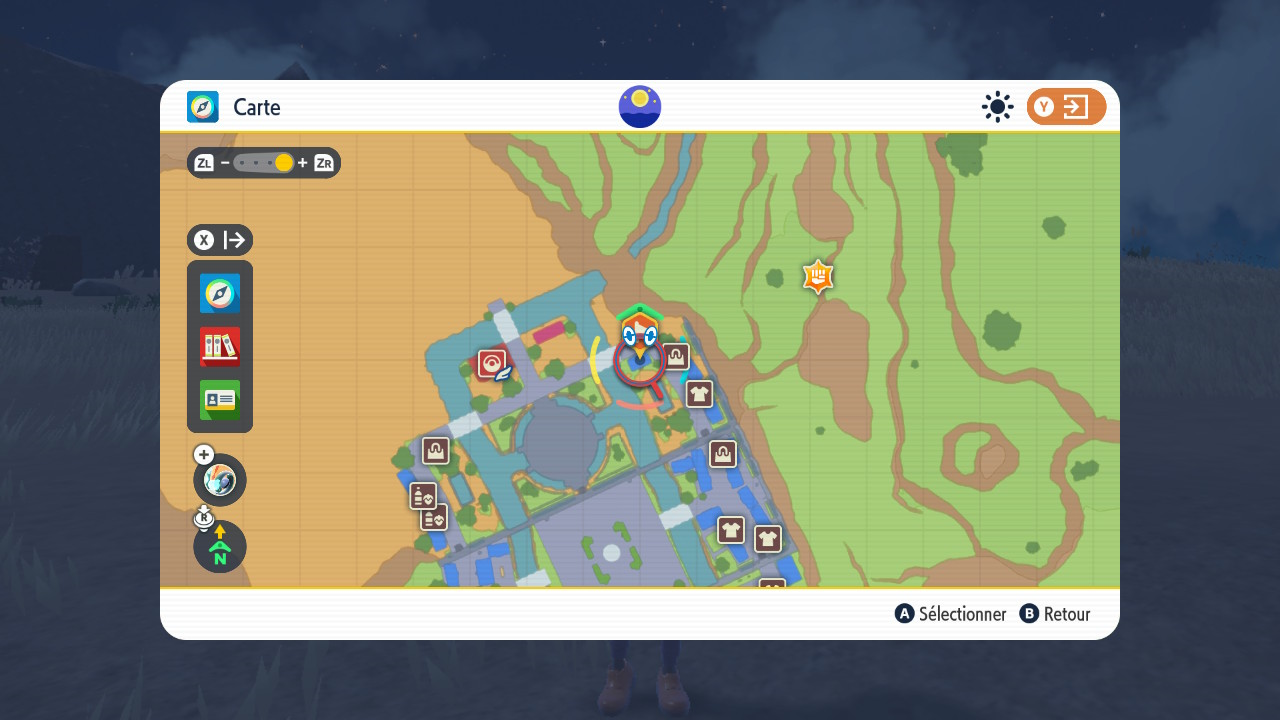The width and height of the screenshot is (1280, 720).
Task: Select the player character map marker
Action: pos(639,340)
